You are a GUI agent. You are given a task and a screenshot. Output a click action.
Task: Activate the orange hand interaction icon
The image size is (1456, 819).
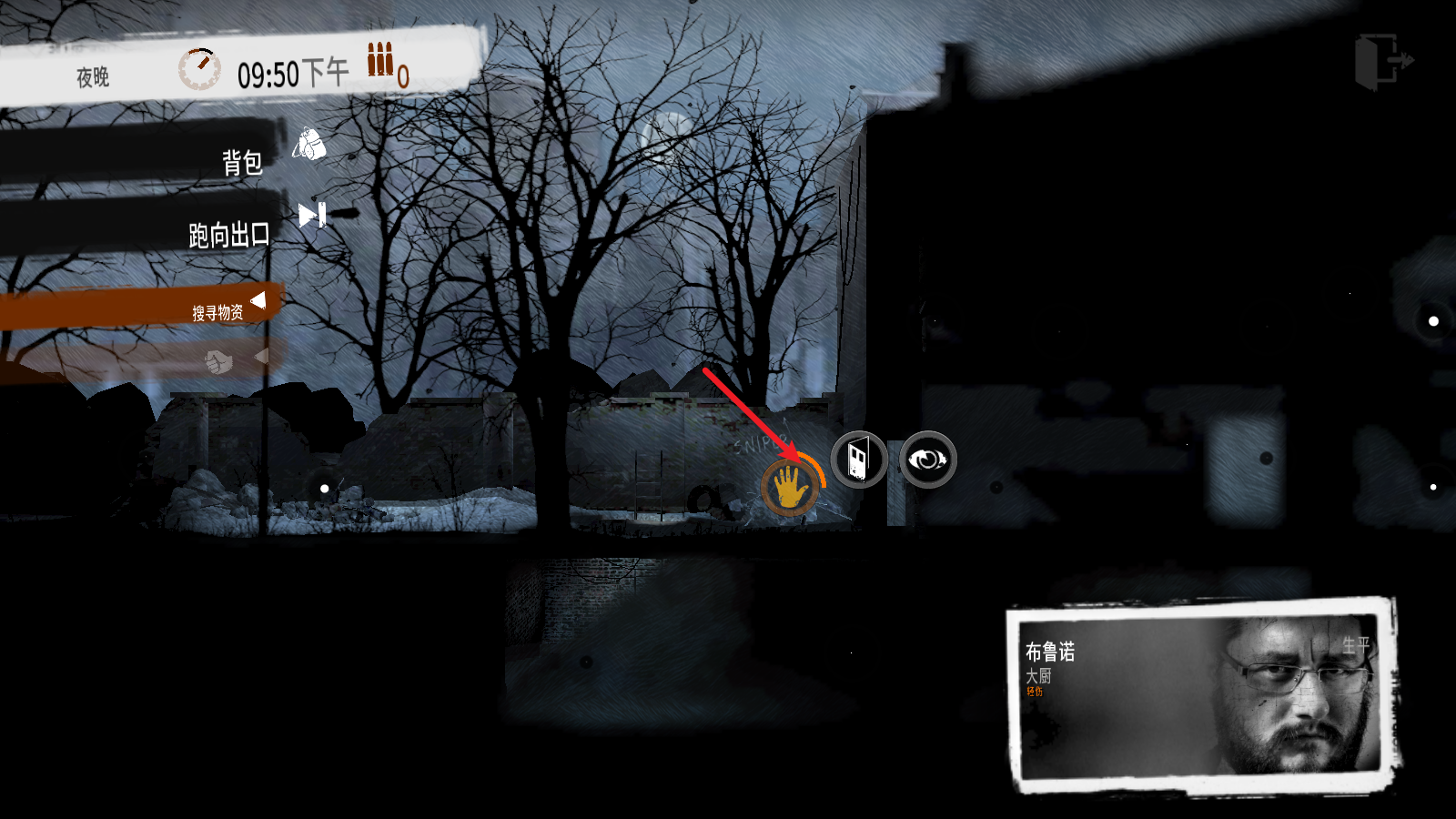pyautogui.click(x=790, y=489)
